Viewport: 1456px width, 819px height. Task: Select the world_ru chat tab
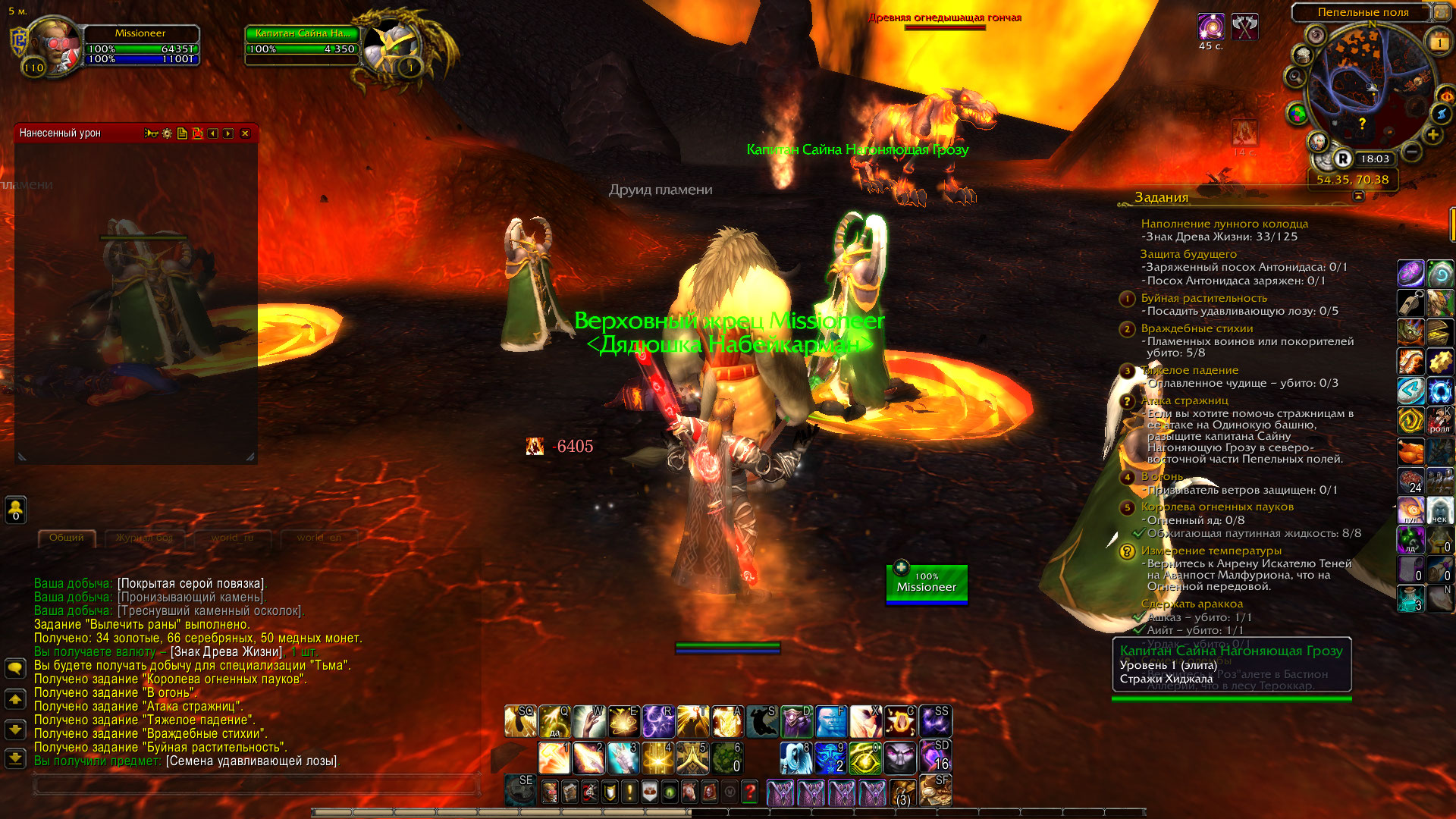(x=232, y=538)
